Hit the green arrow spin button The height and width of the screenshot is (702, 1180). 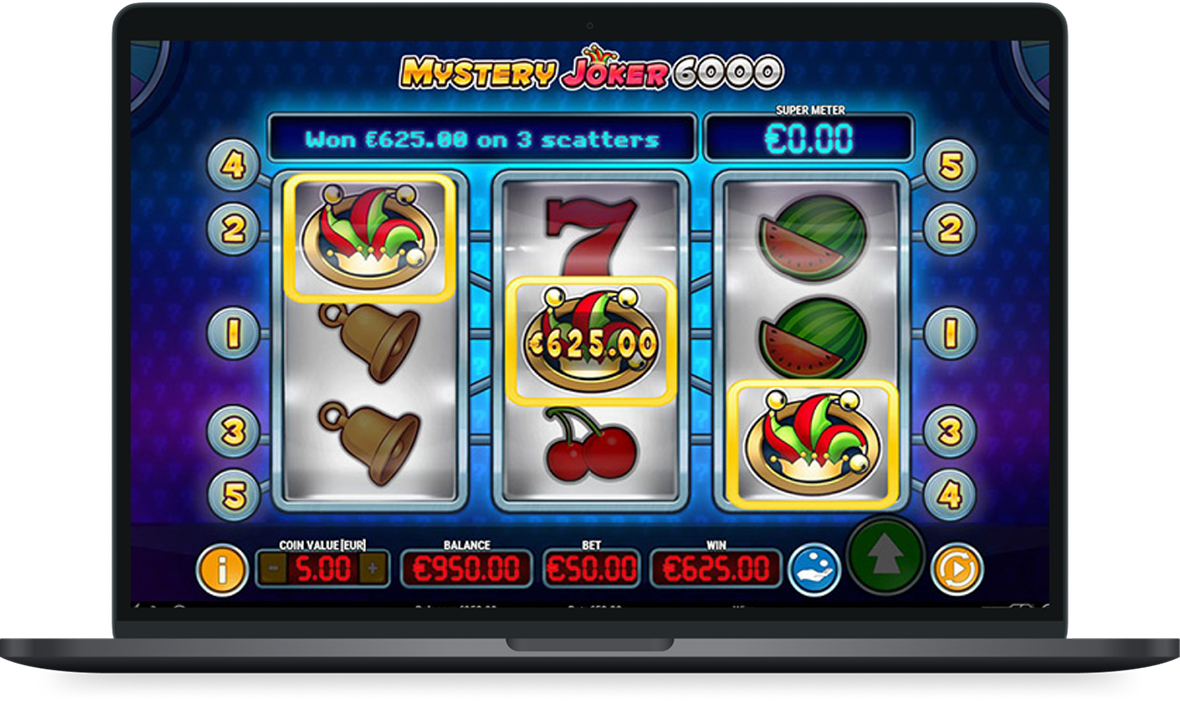(886, 557)
